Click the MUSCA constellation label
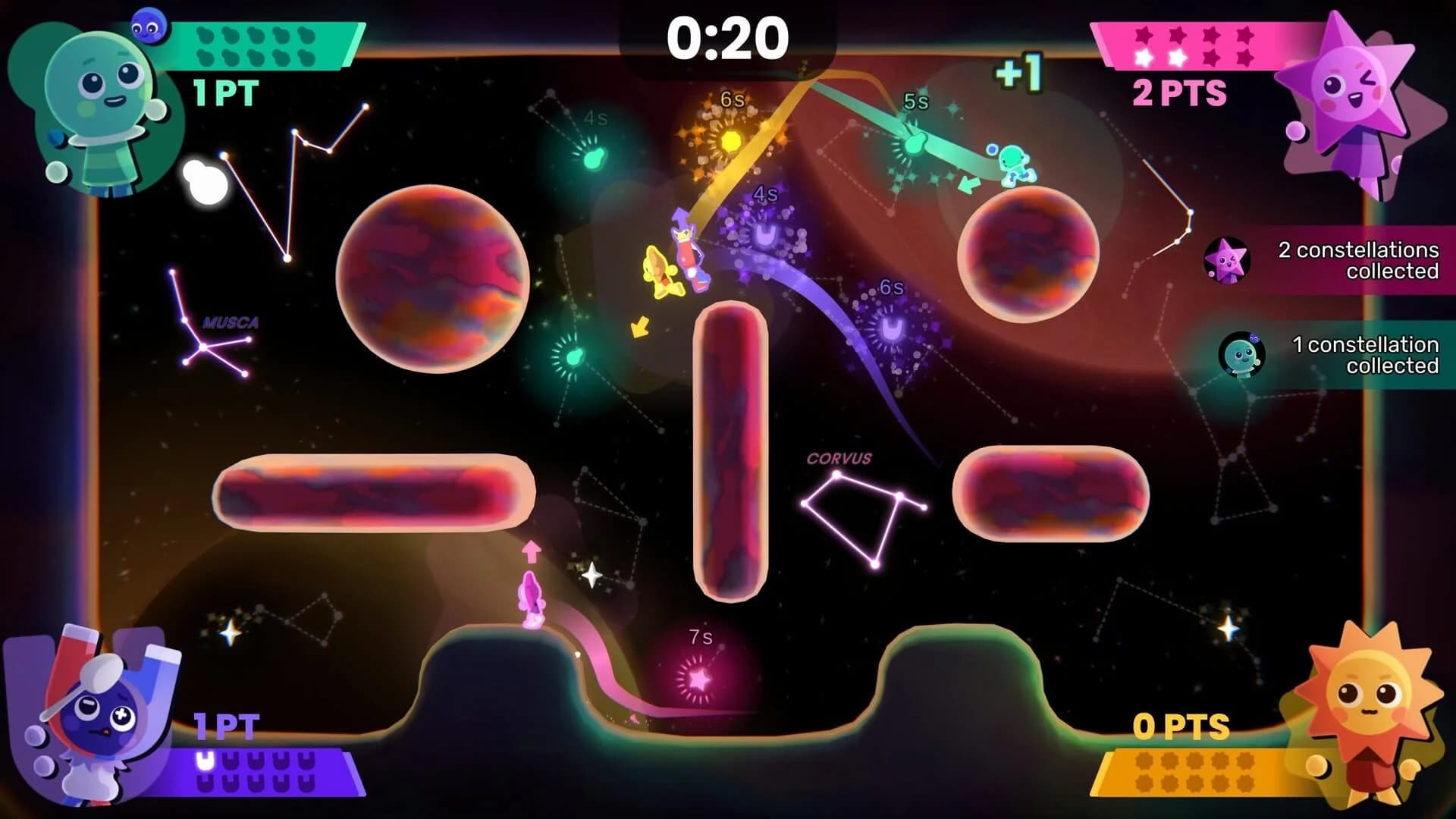 tap(231, 322)
